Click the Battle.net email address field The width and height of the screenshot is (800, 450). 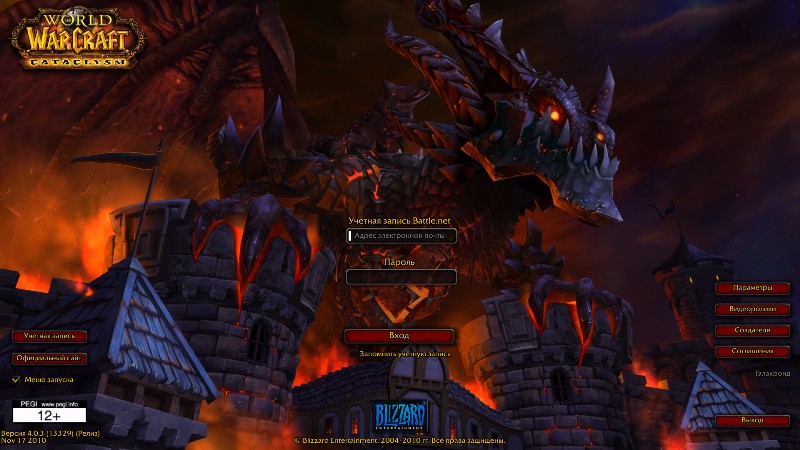(400, 236)
